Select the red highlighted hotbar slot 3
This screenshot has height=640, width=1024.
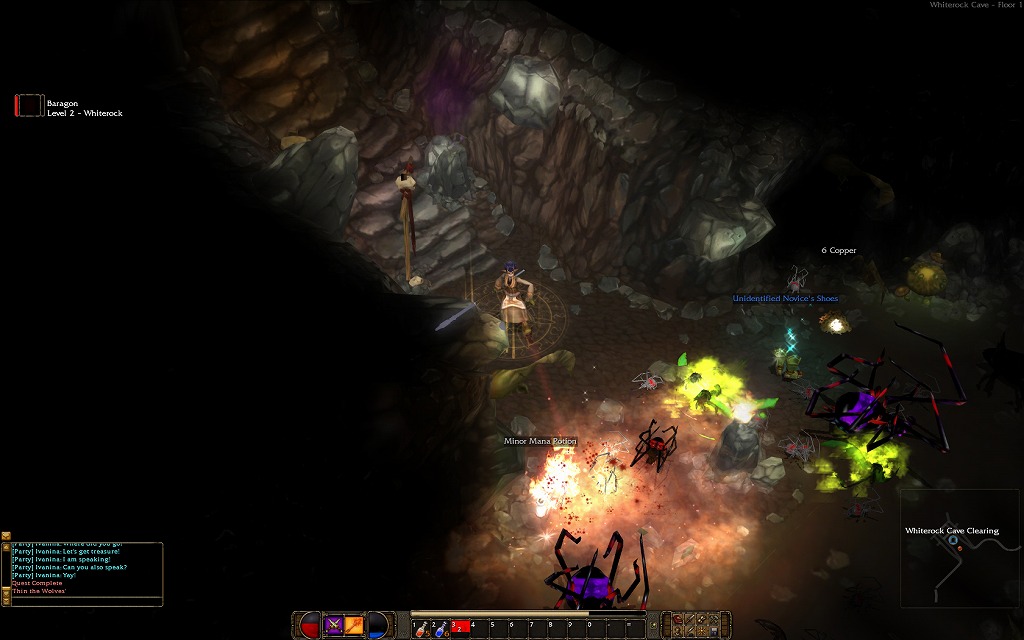click(x=459, y=627)
